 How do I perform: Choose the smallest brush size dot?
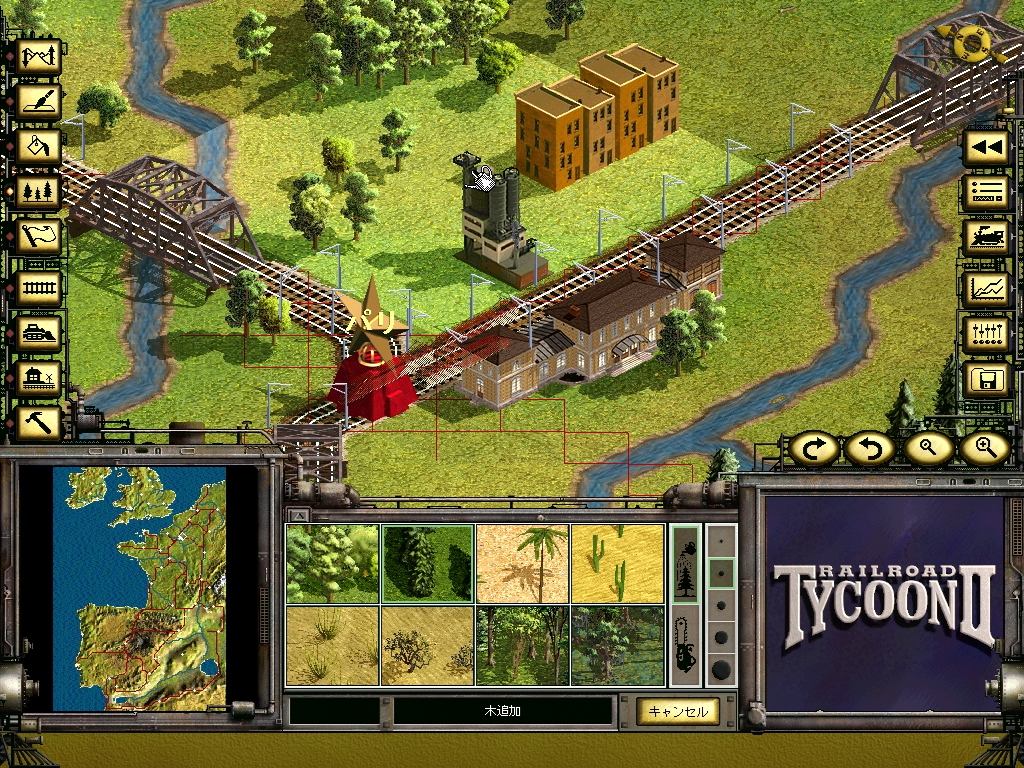(x=720, y=543)
